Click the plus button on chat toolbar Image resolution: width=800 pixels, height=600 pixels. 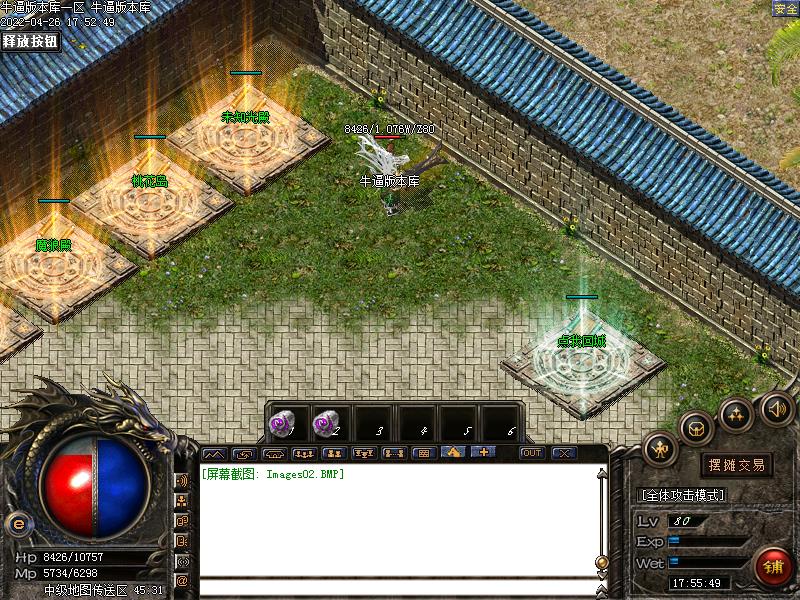click(x=483, y=453)
